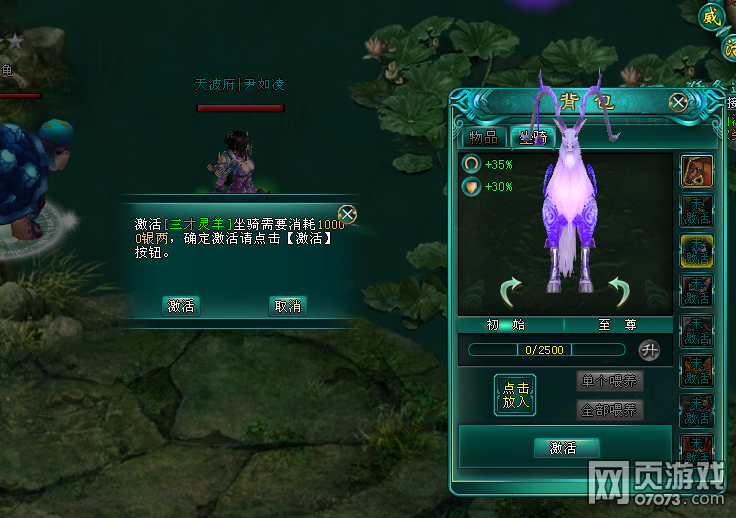Choose 全部喂养 feed all
Screen dimensions: 736x518
click(x=609, y=410)
